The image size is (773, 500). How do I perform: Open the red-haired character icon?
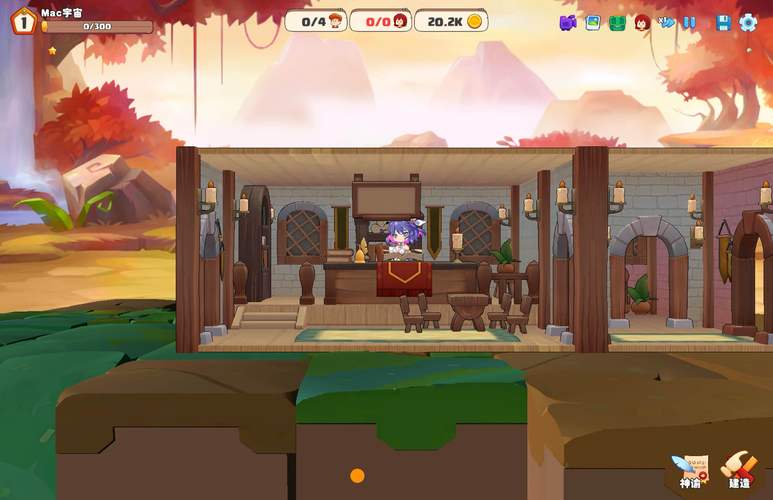pyautogui.click(x=642, y=22)
